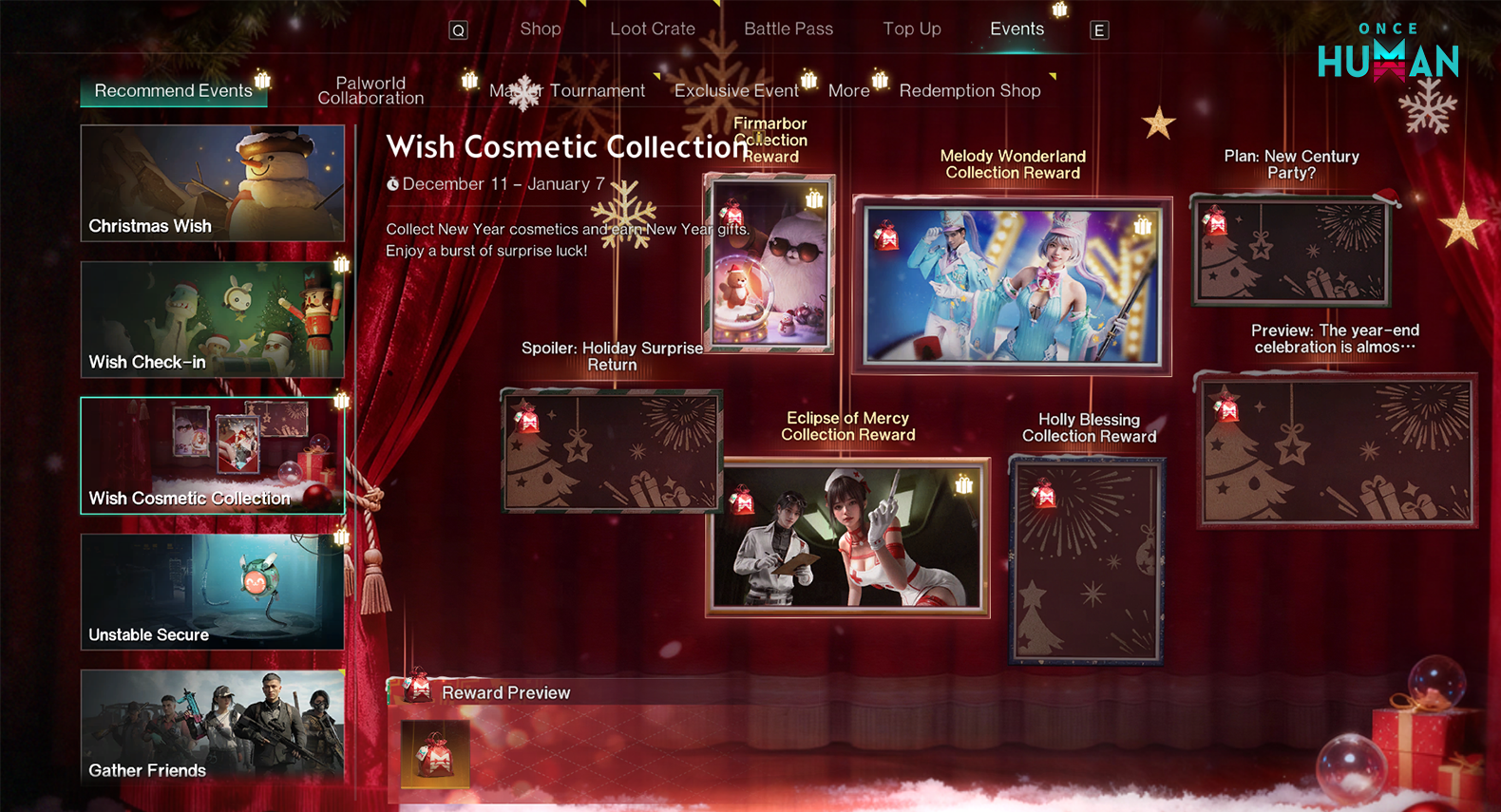Image resolution: width=1501 pixels, height=812 pixels.
Task: Select the gift bag in Reward Preview
Action: 435,754
